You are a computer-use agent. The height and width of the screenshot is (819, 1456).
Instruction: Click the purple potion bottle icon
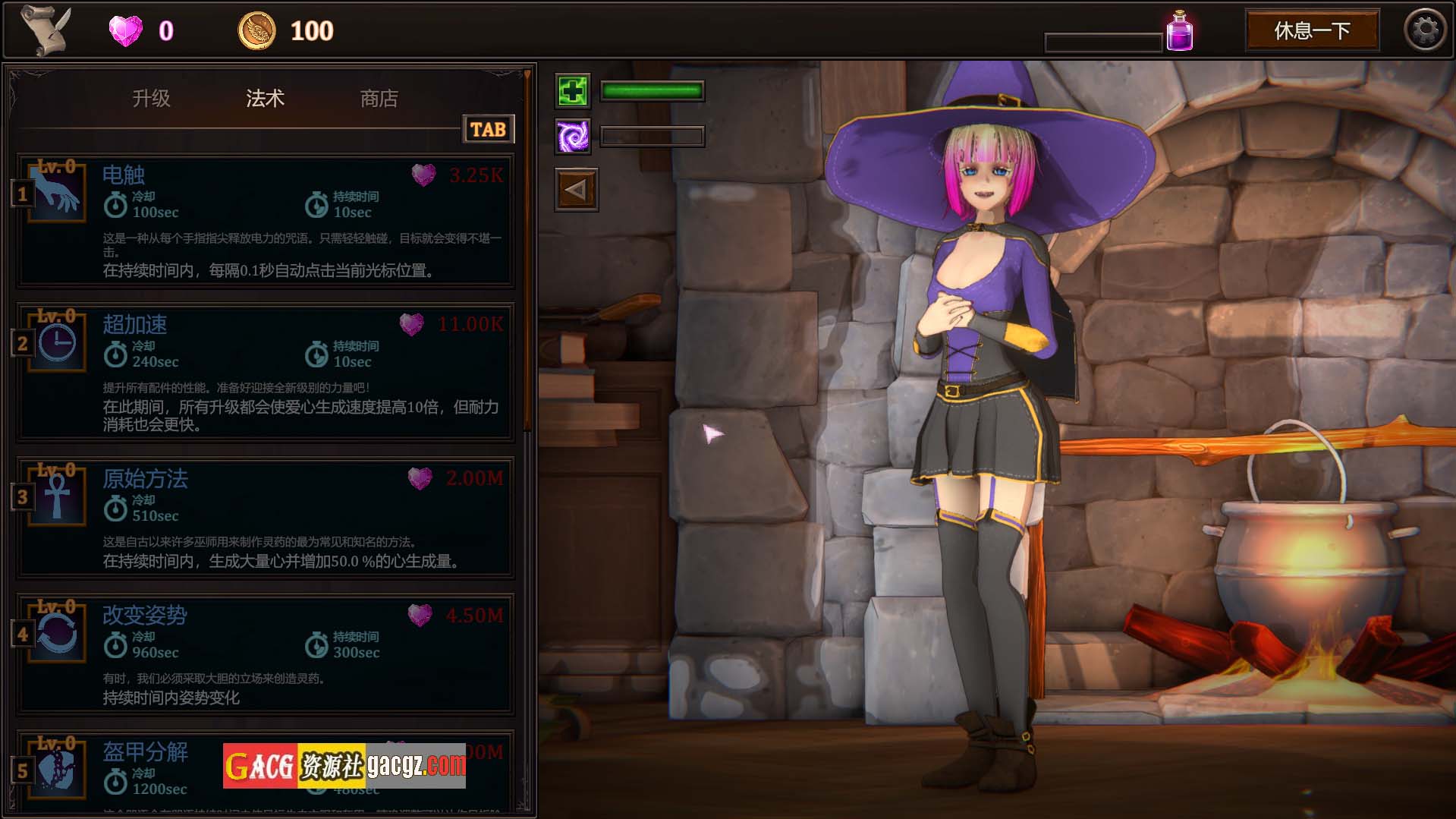(x=1179, y=32)
